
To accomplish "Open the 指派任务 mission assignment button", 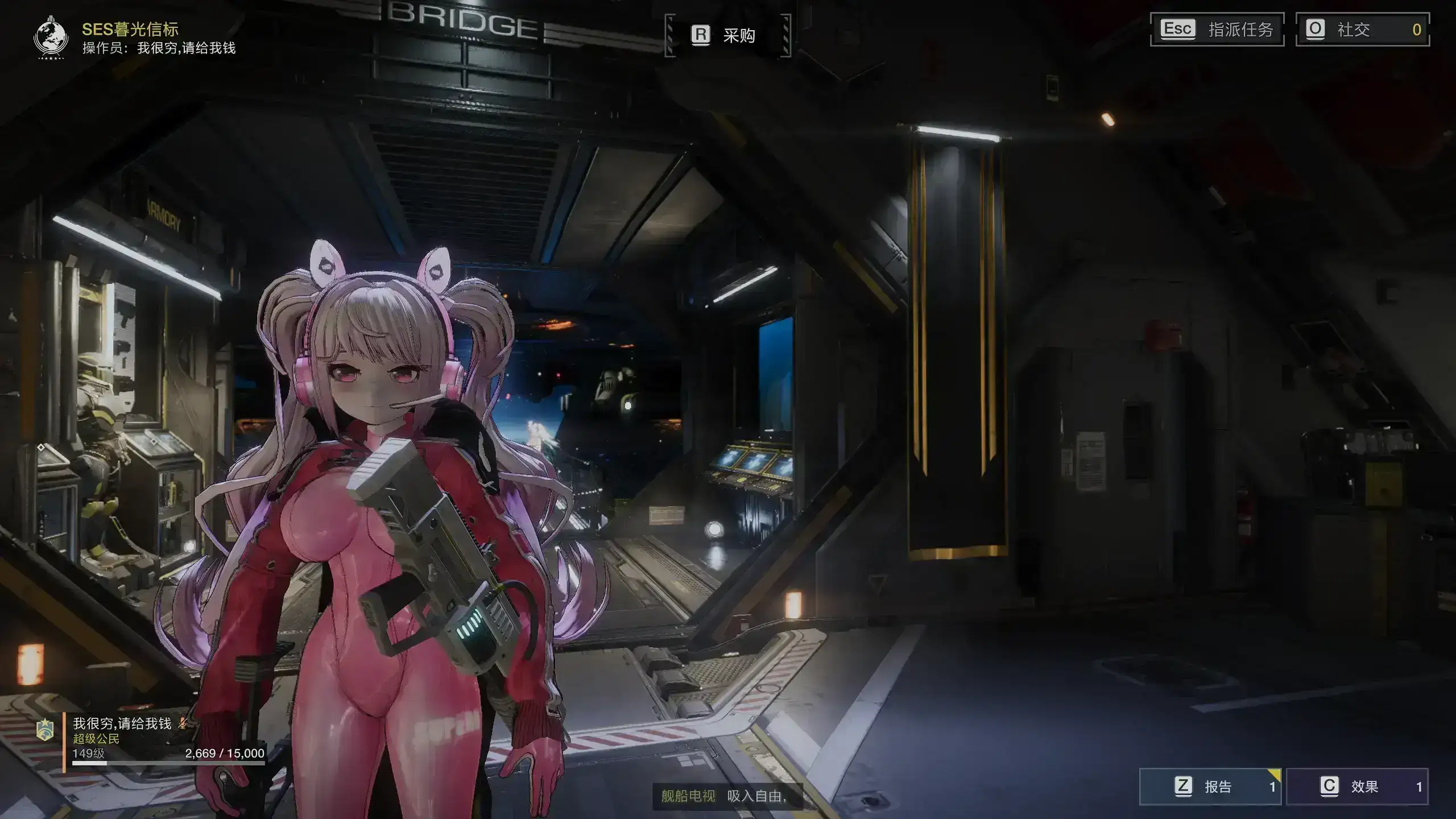I will tap(1217, 30).
